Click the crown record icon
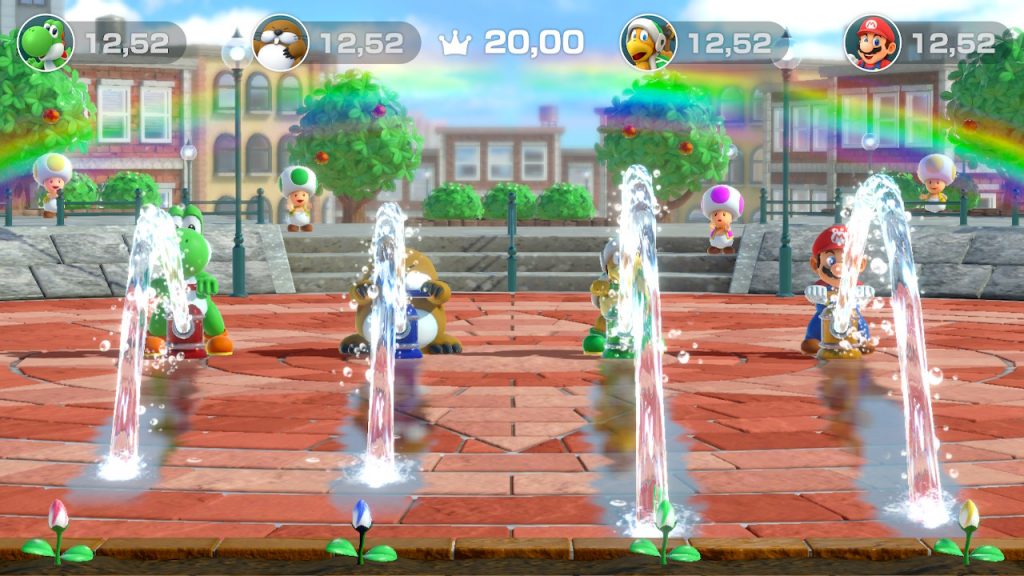Viewport: 1024px width, 576px height. pyautogui.click(x=456, y=43)
